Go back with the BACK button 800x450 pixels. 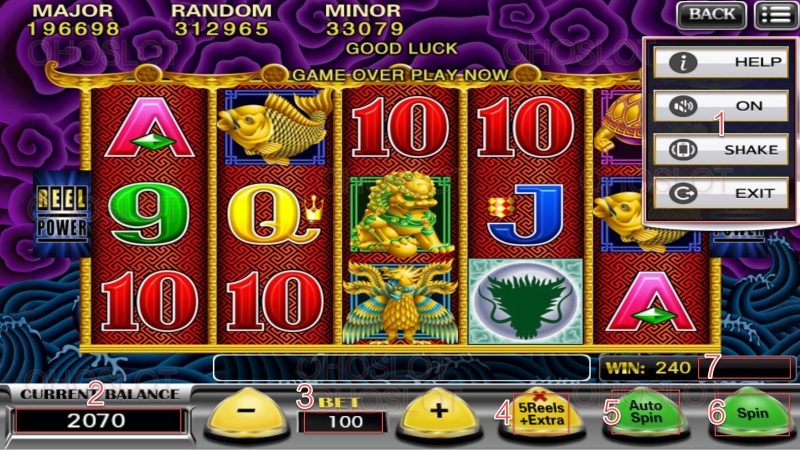(711, 14)
